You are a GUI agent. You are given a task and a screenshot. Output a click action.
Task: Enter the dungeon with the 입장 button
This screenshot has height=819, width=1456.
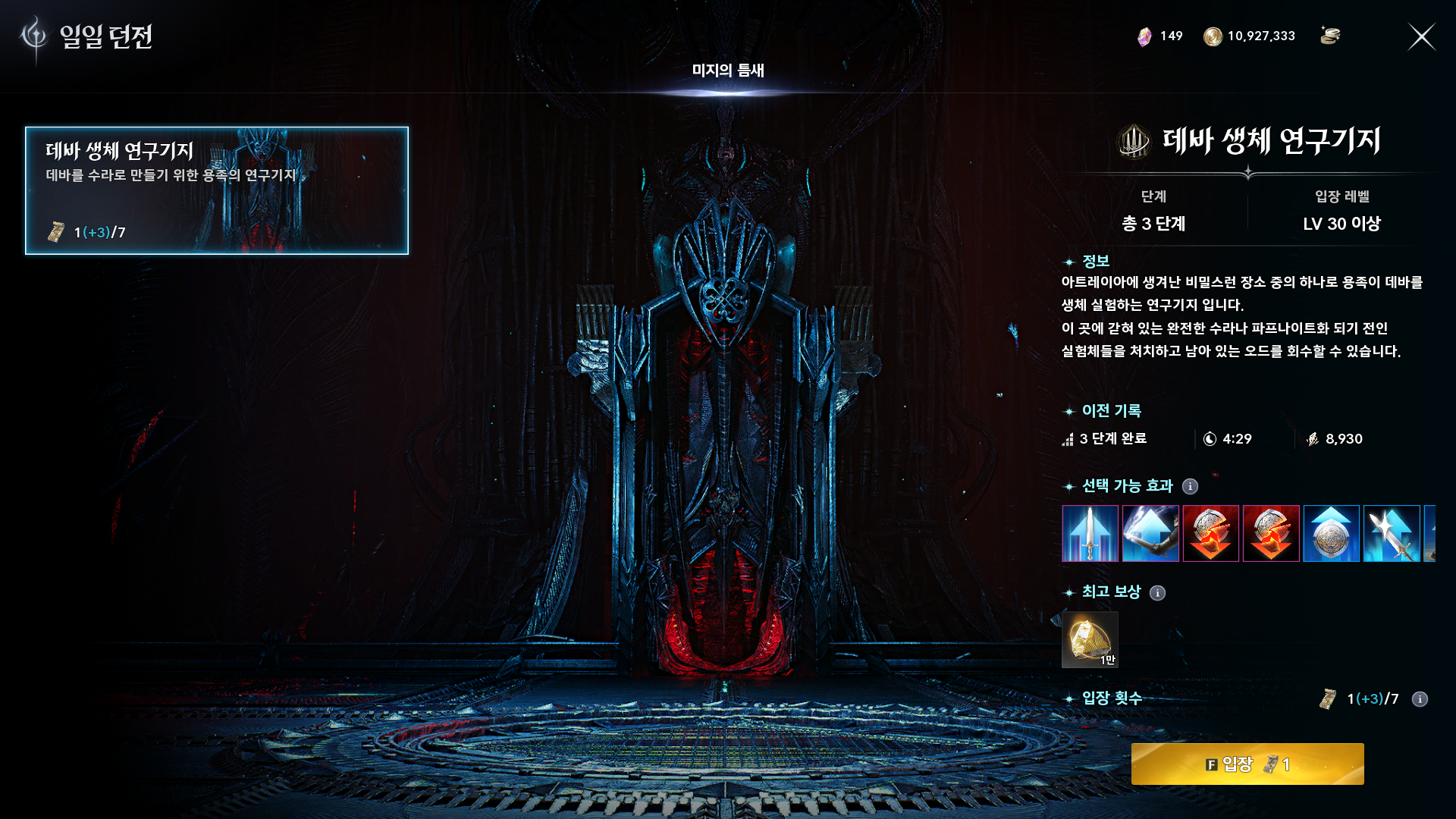pos(1247,764)
